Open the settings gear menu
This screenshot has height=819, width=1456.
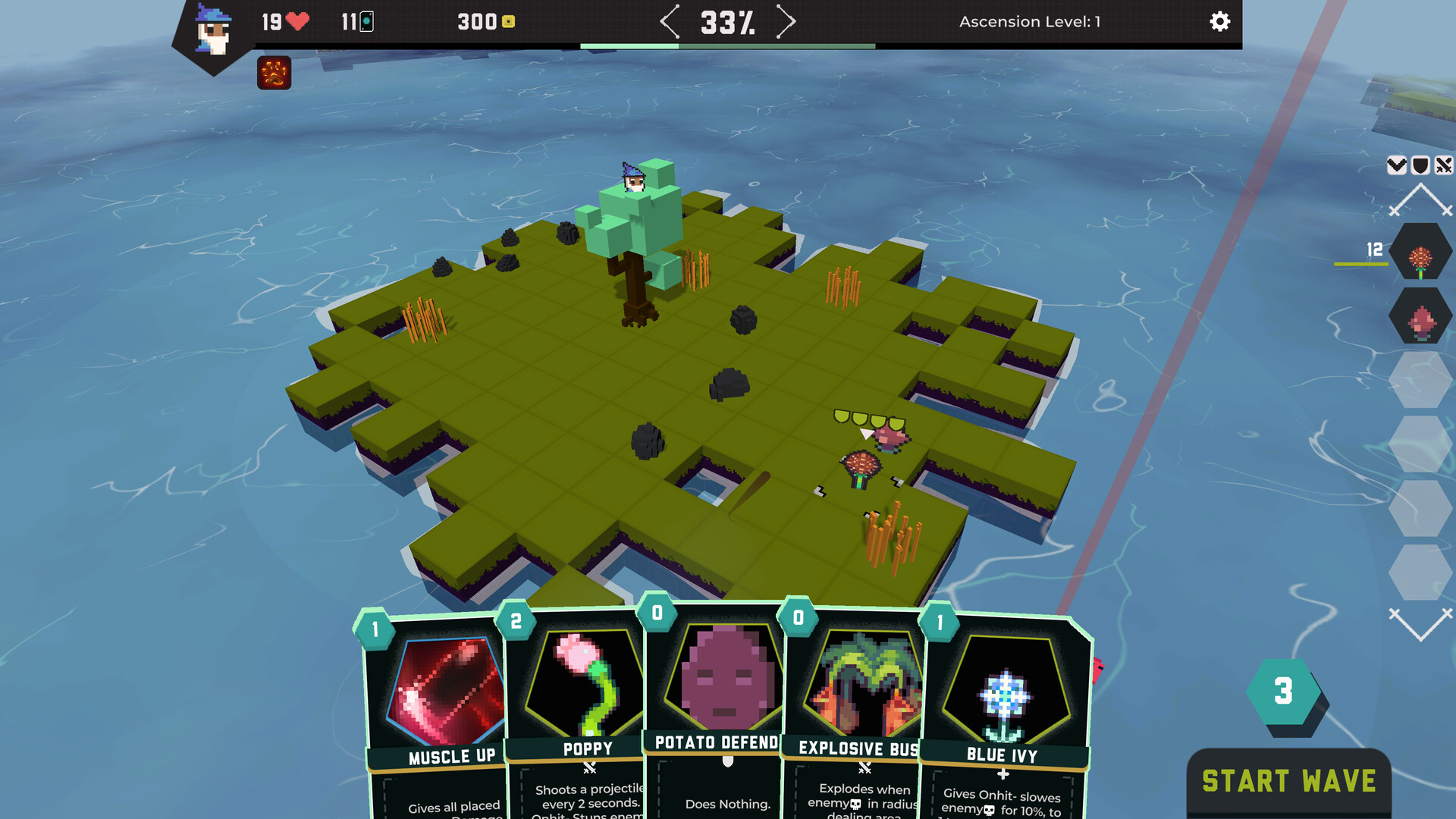[x=1219, y=22]
